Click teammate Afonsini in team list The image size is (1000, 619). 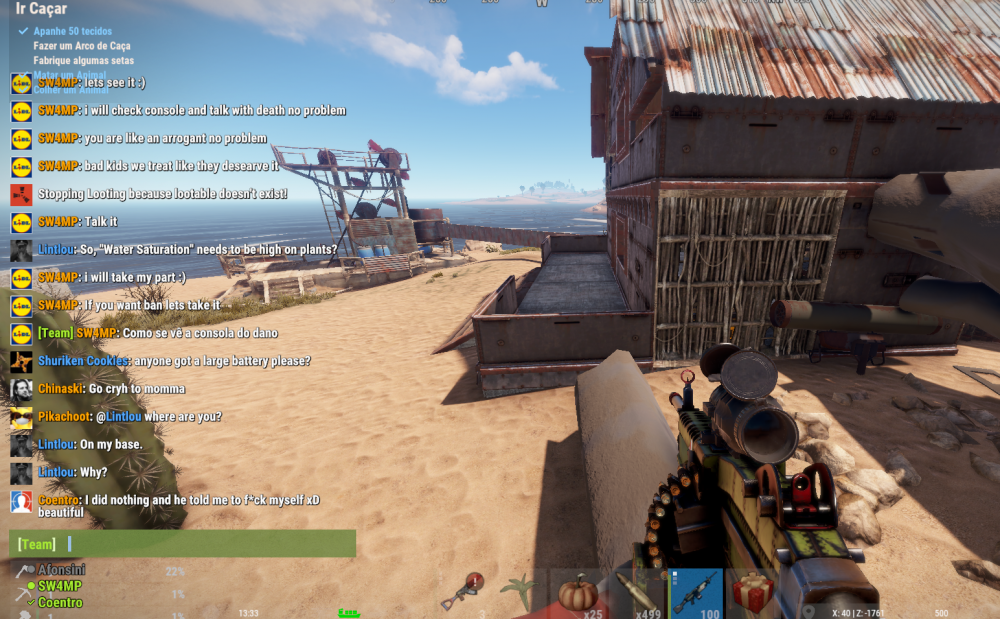(61, 570)
